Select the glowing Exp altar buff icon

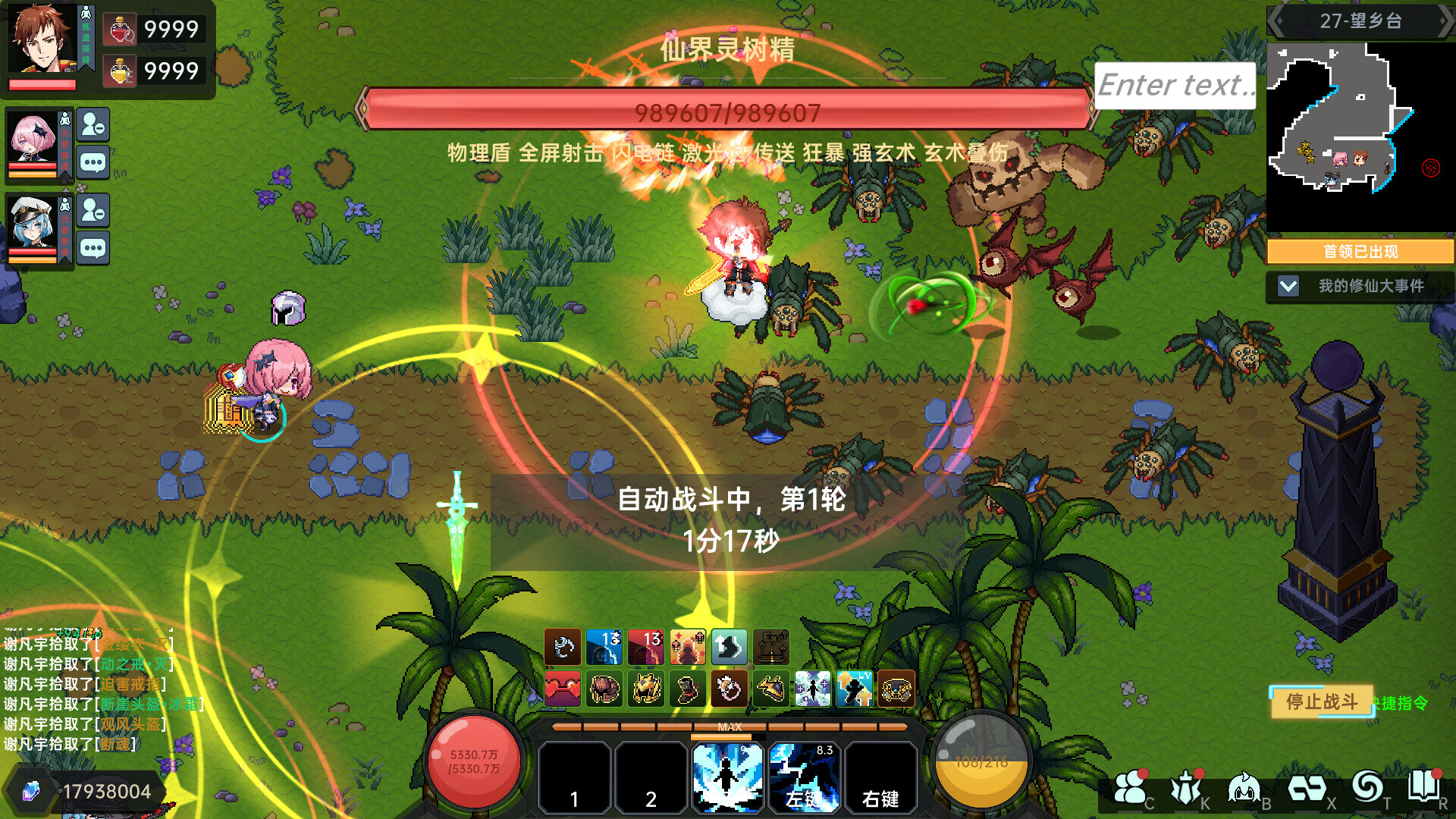(x=771, y=647)
